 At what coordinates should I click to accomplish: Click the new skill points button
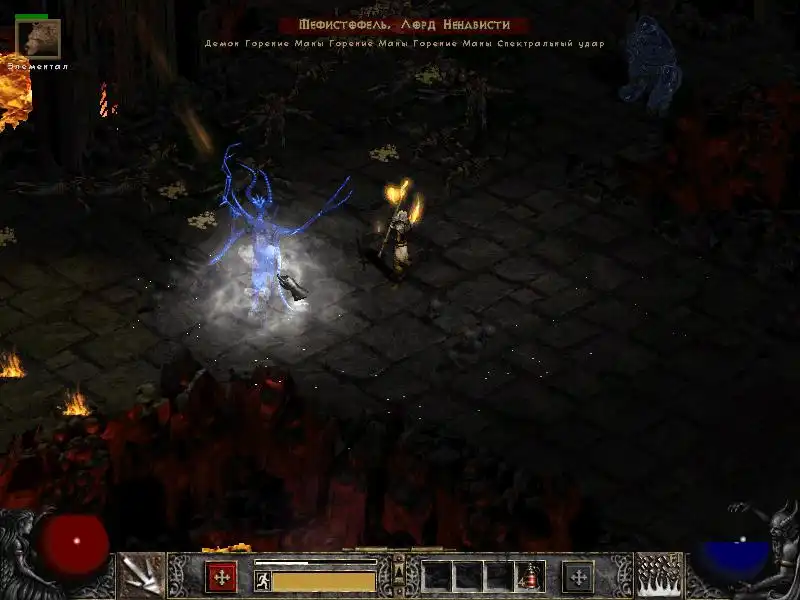[x=578, y=577]
